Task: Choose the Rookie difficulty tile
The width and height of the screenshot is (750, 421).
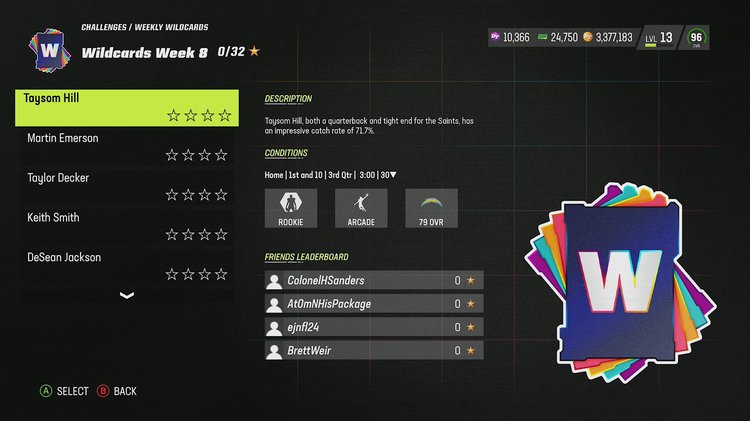Action: click(x=290, y=208)
